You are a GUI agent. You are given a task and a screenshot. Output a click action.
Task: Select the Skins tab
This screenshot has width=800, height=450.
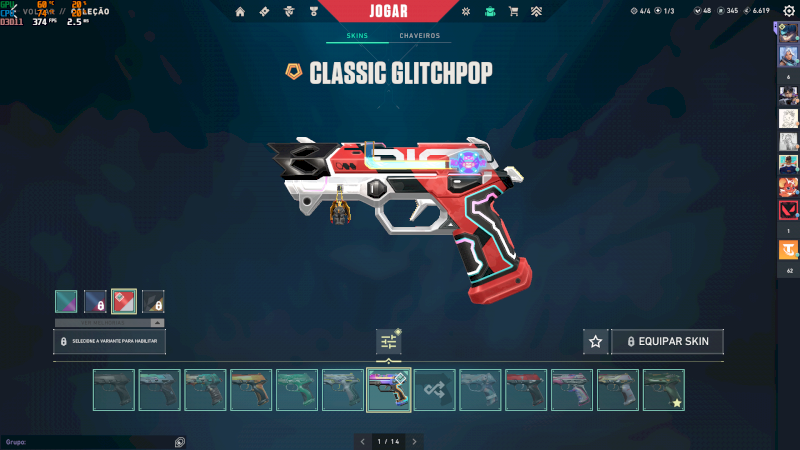[357, 36]
